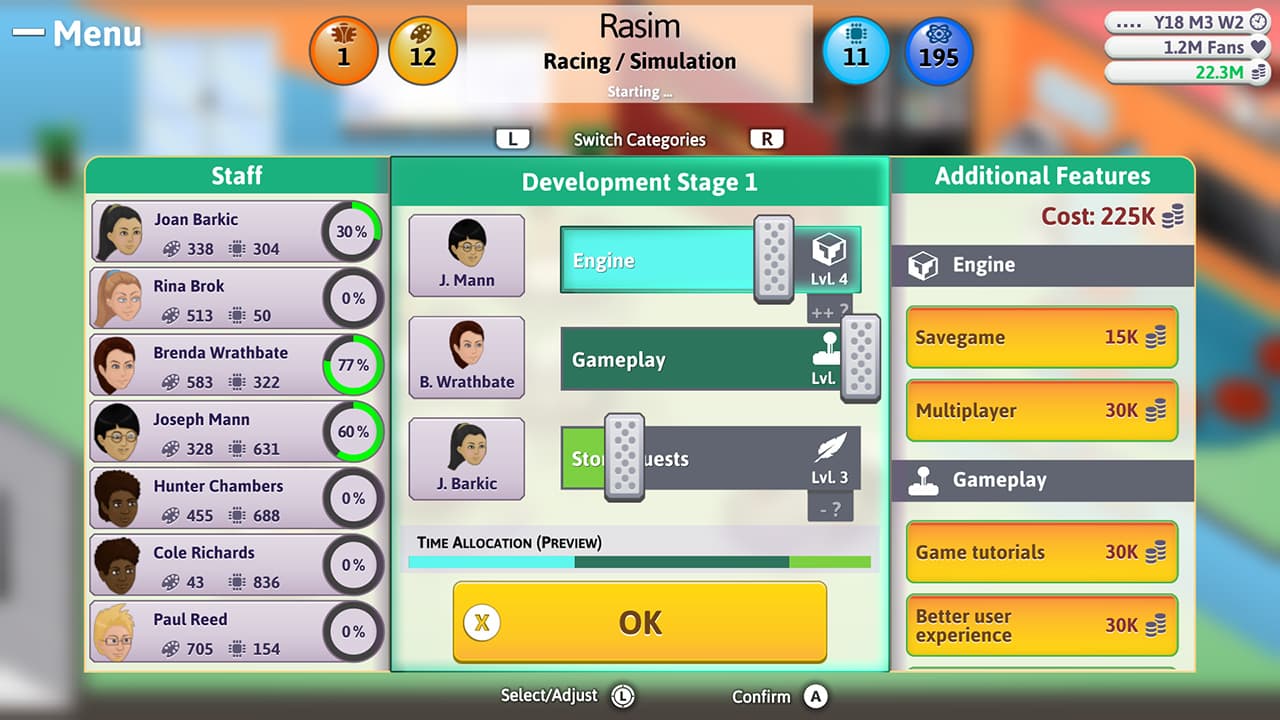Image resolution: width=1280 pixels, height=720 pixels.
Task: Click the trophy achievements icon at top
Action: pyautogui.click(x=344, y=49)
